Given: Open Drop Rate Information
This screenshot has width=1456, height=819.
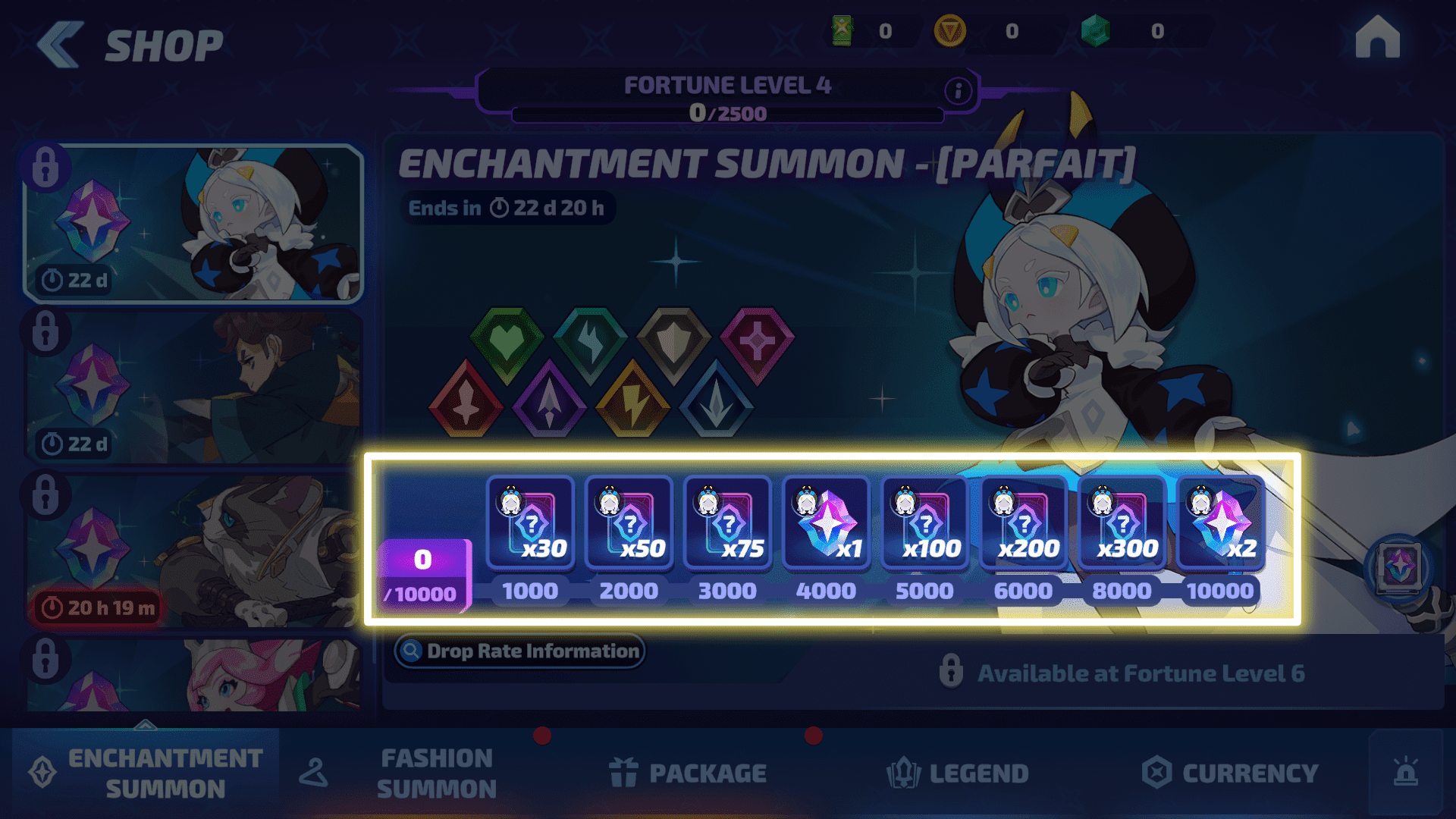Looking at the screenshot, I should pyautogui.click(x=520, y=651).
